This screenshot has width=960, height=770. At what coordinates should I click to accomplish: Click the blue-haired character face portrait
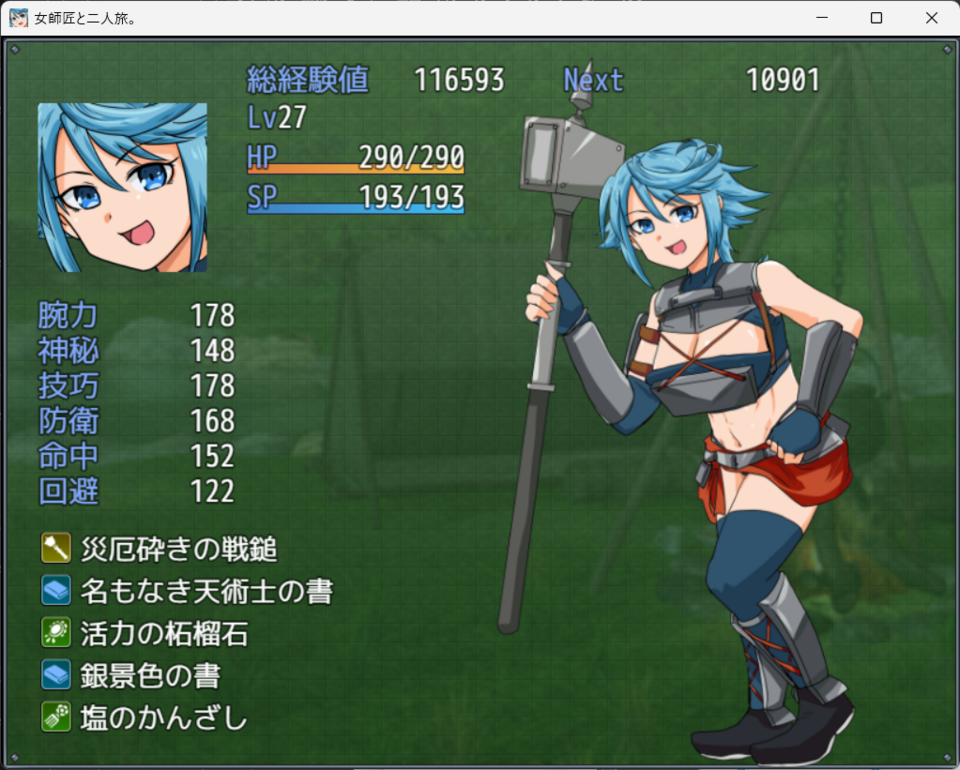[x=122, y=187]
